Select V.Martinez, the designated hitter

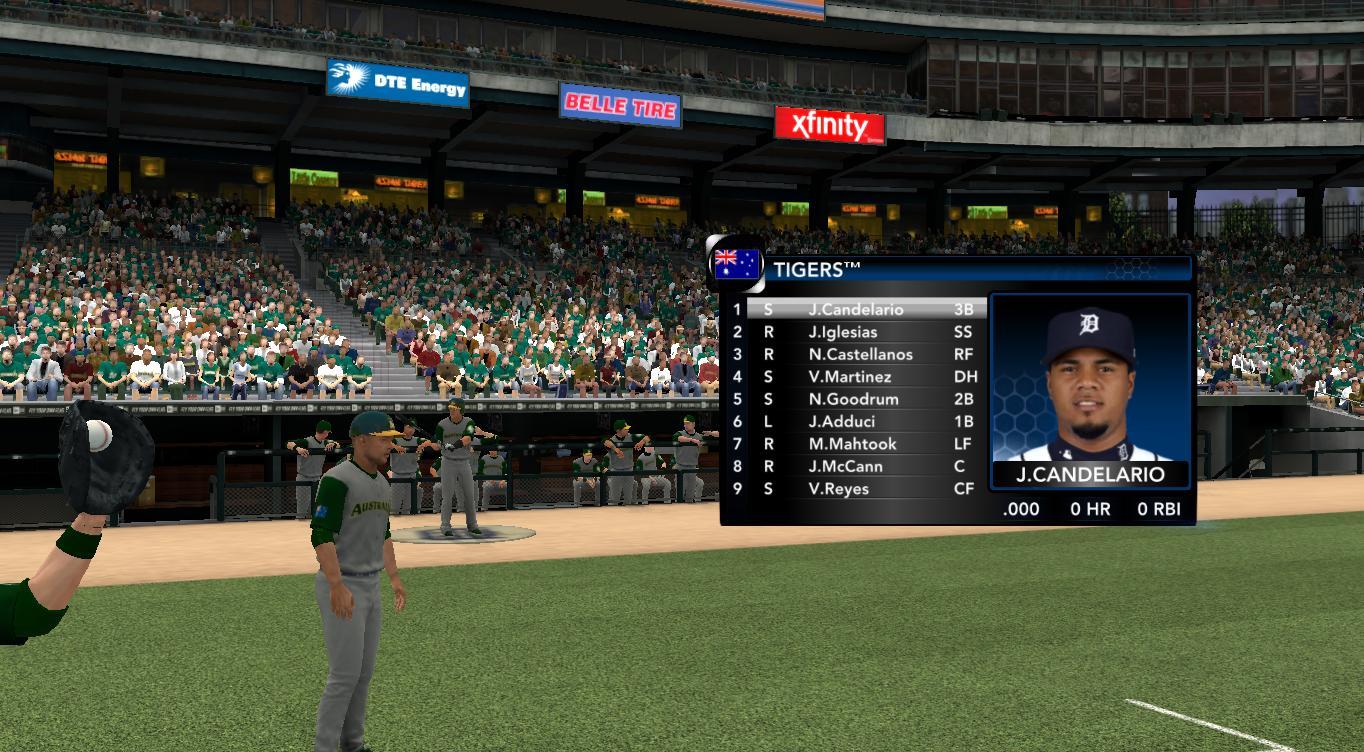click(850, 377)
